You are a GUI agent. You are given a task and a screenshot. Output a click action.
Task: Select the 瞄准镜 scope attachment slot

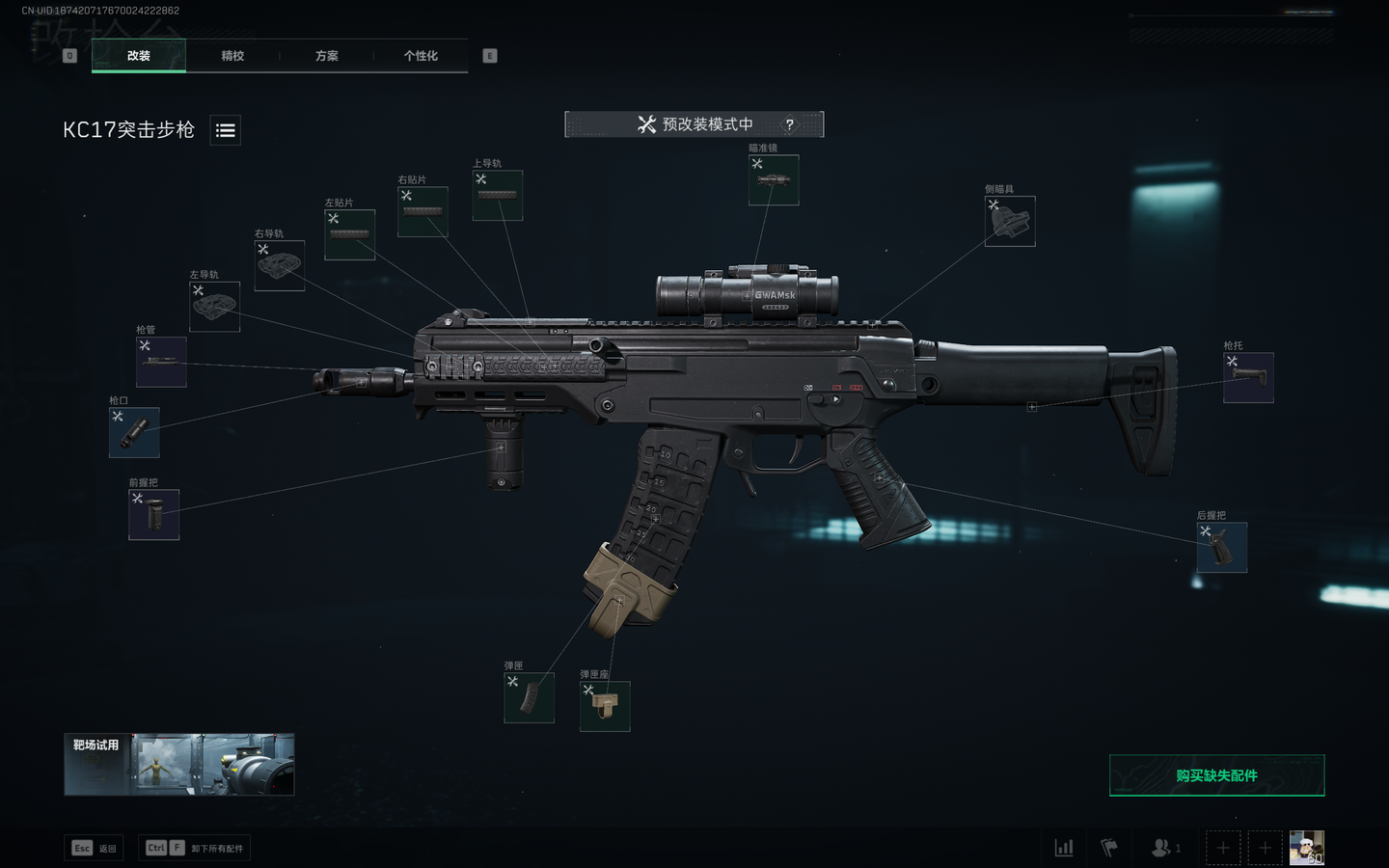click(x=774, y=180)
